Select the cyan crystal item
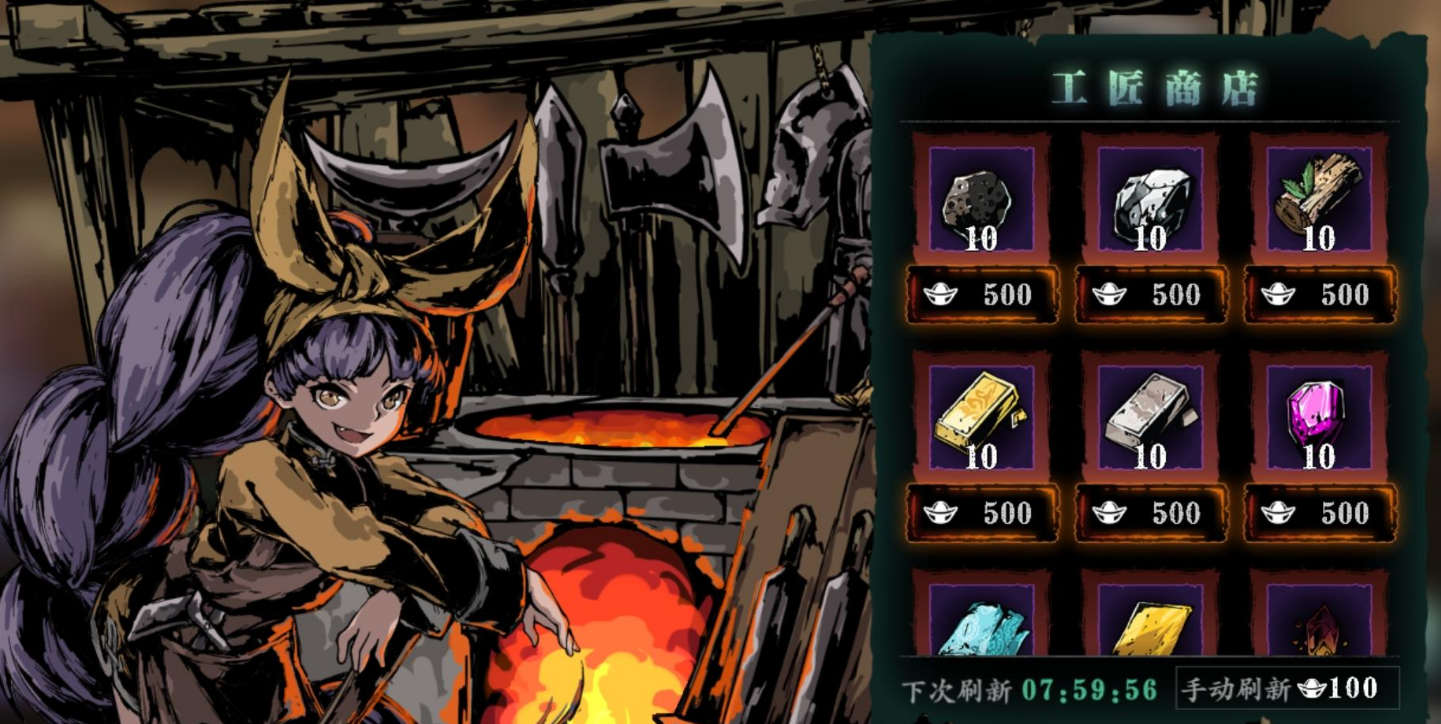Image resolution: width=1441 pixels, height=724 pixels. point(981,625)
